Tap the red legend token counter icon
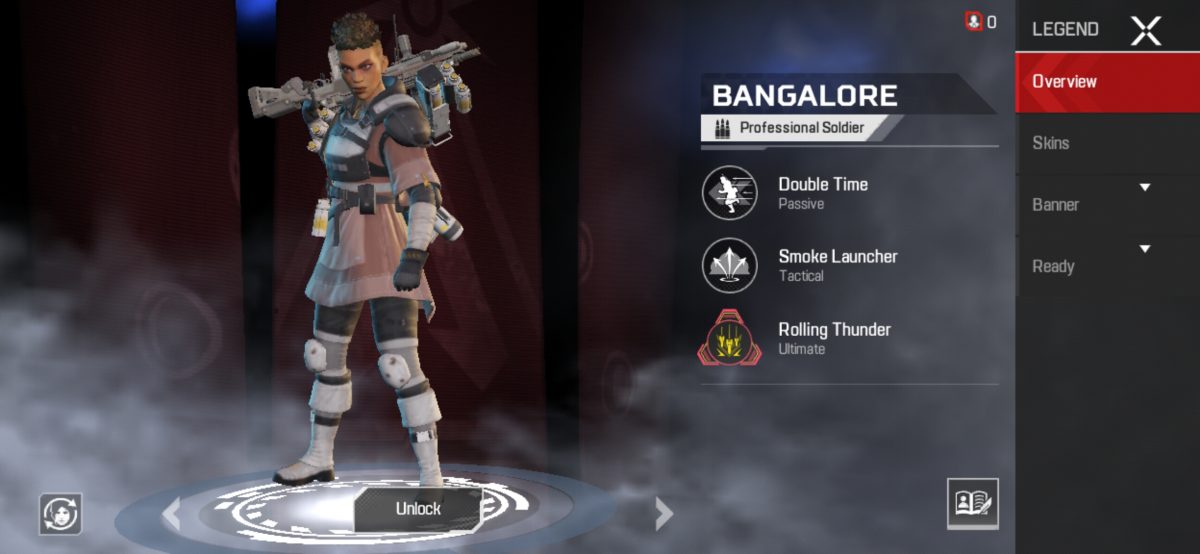 [974, 21]
